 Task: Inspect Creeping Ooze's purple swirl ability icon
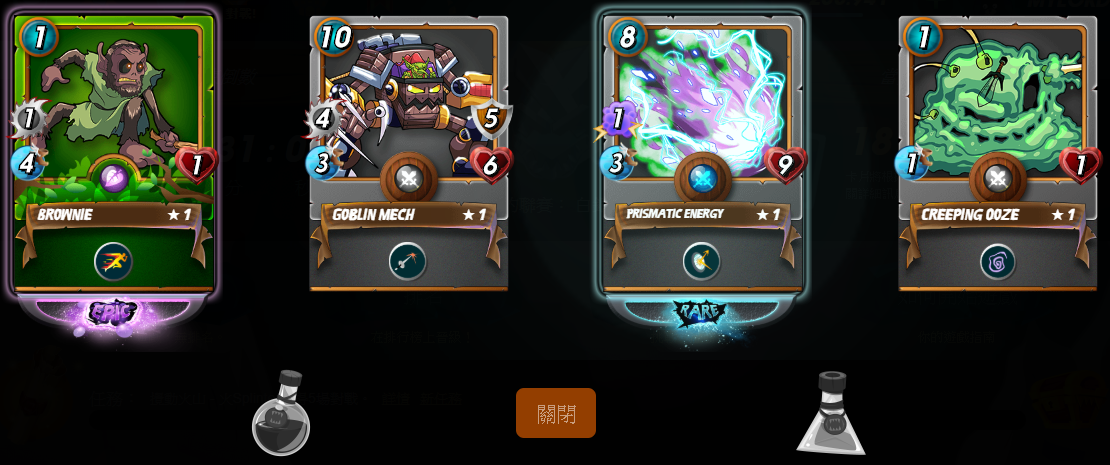point(997,261)
